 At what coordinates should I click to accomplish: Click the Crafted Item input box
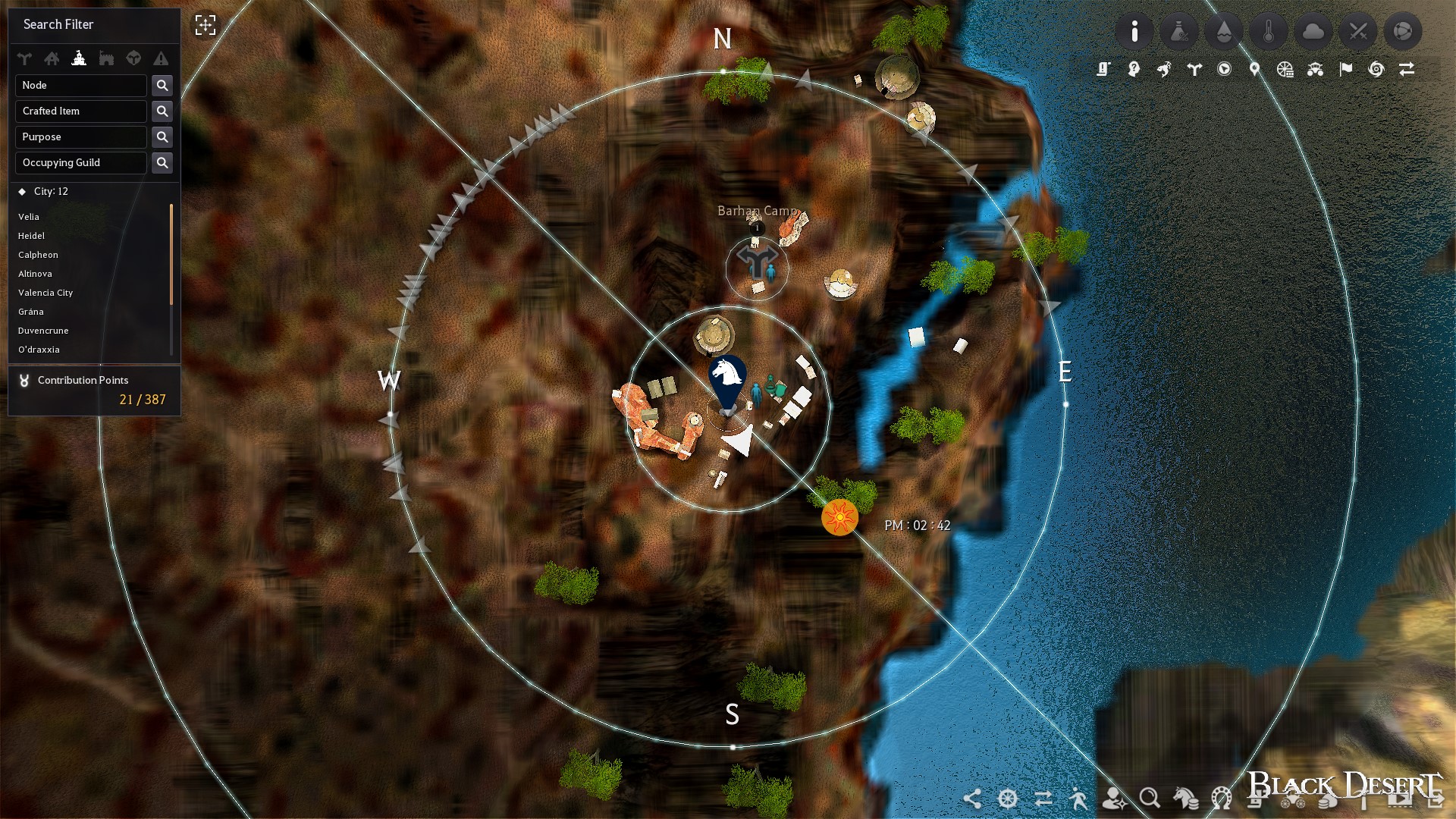point(80,111)
